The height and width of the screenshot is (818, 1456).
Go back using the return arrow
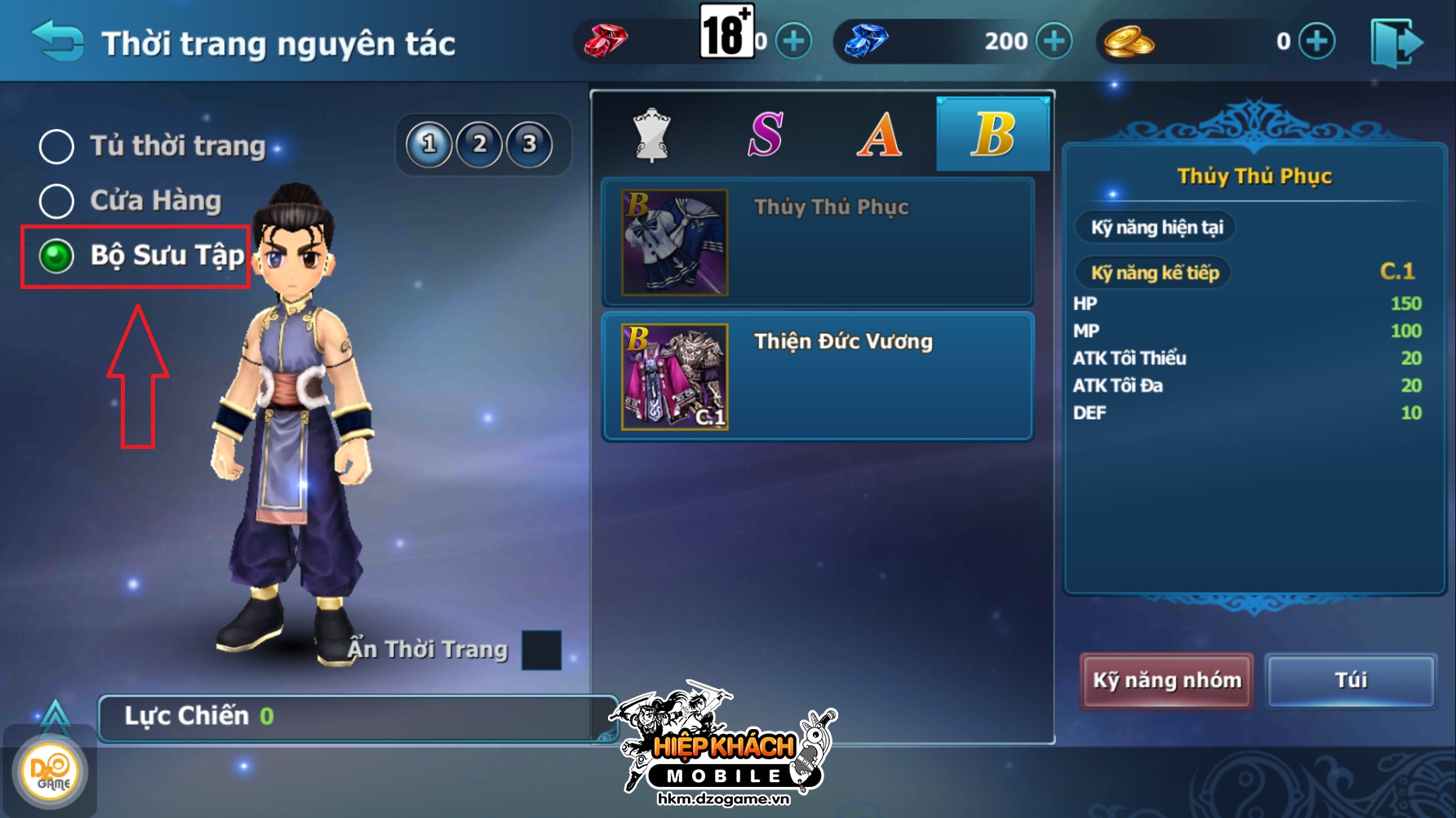[57, 41]
